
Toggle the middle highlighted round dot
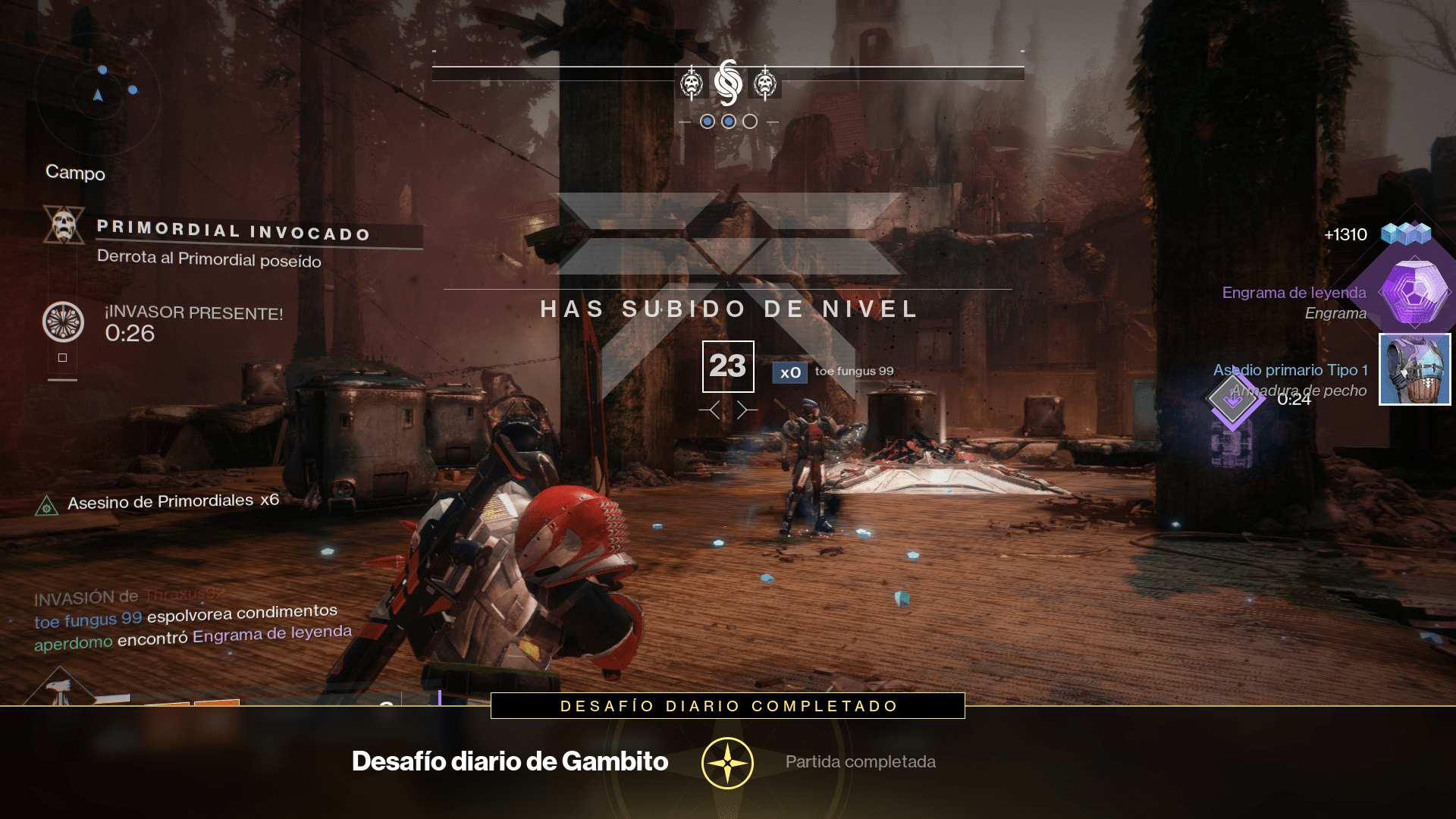[x=727, y=120]
